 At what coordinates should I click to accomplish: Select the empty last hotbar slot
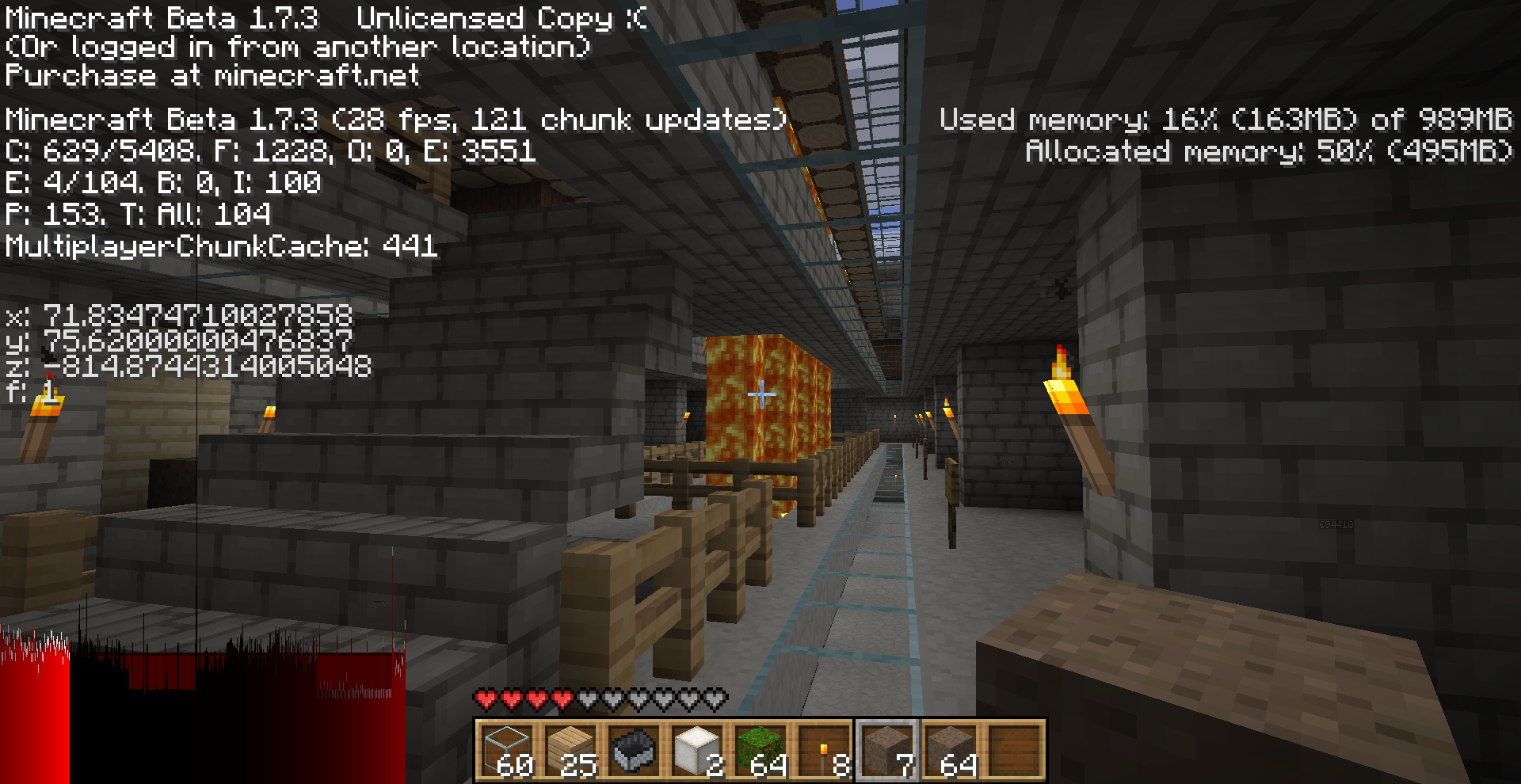click(1014, 750)
